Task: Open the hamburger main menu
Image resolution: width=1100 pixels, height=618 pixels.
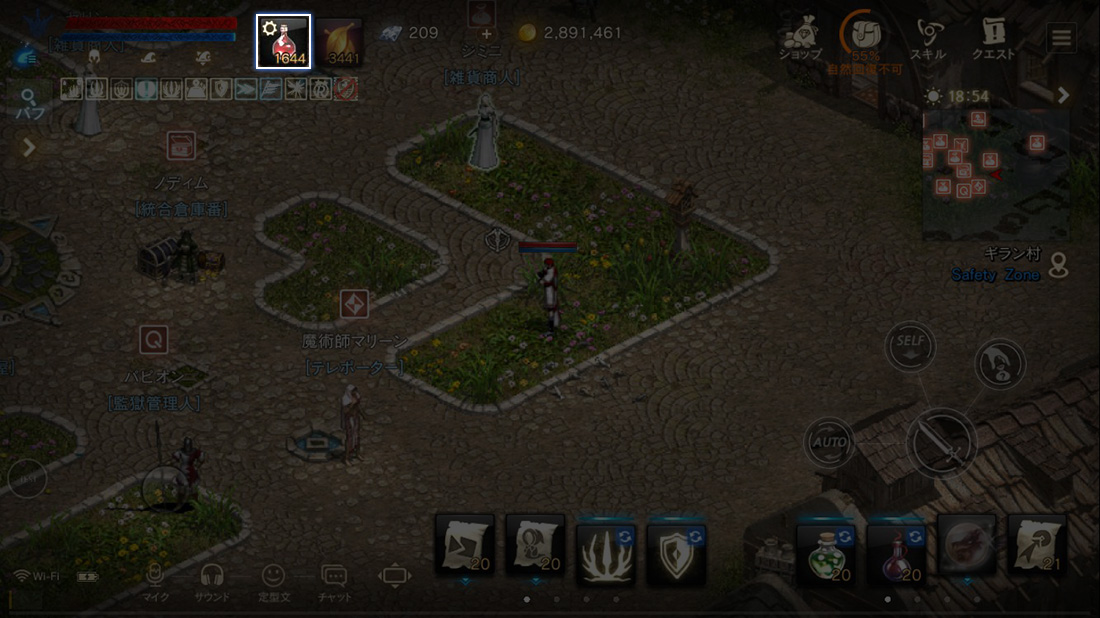Action: pos(1060,38)
